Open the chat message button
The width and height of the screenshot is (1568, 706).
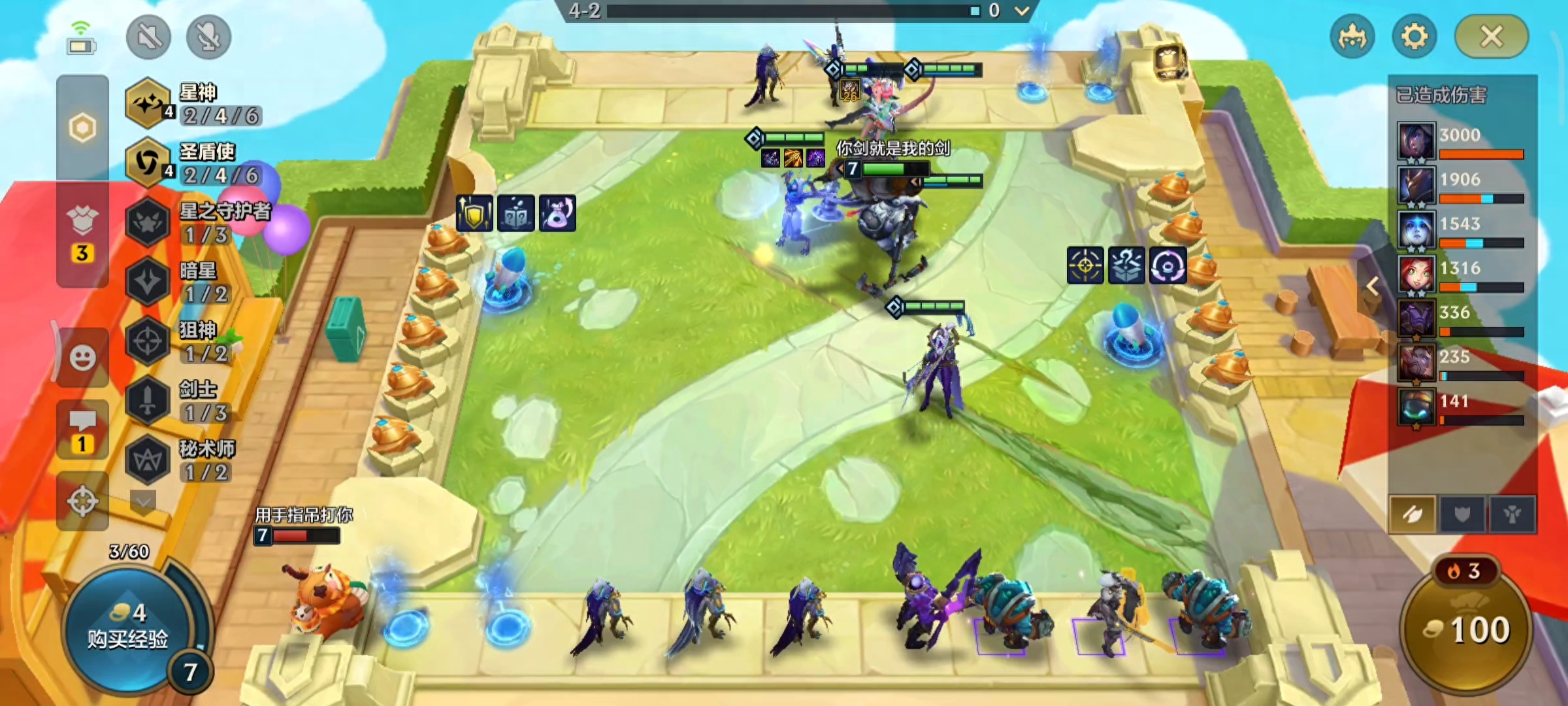click(x=82, y=429)
